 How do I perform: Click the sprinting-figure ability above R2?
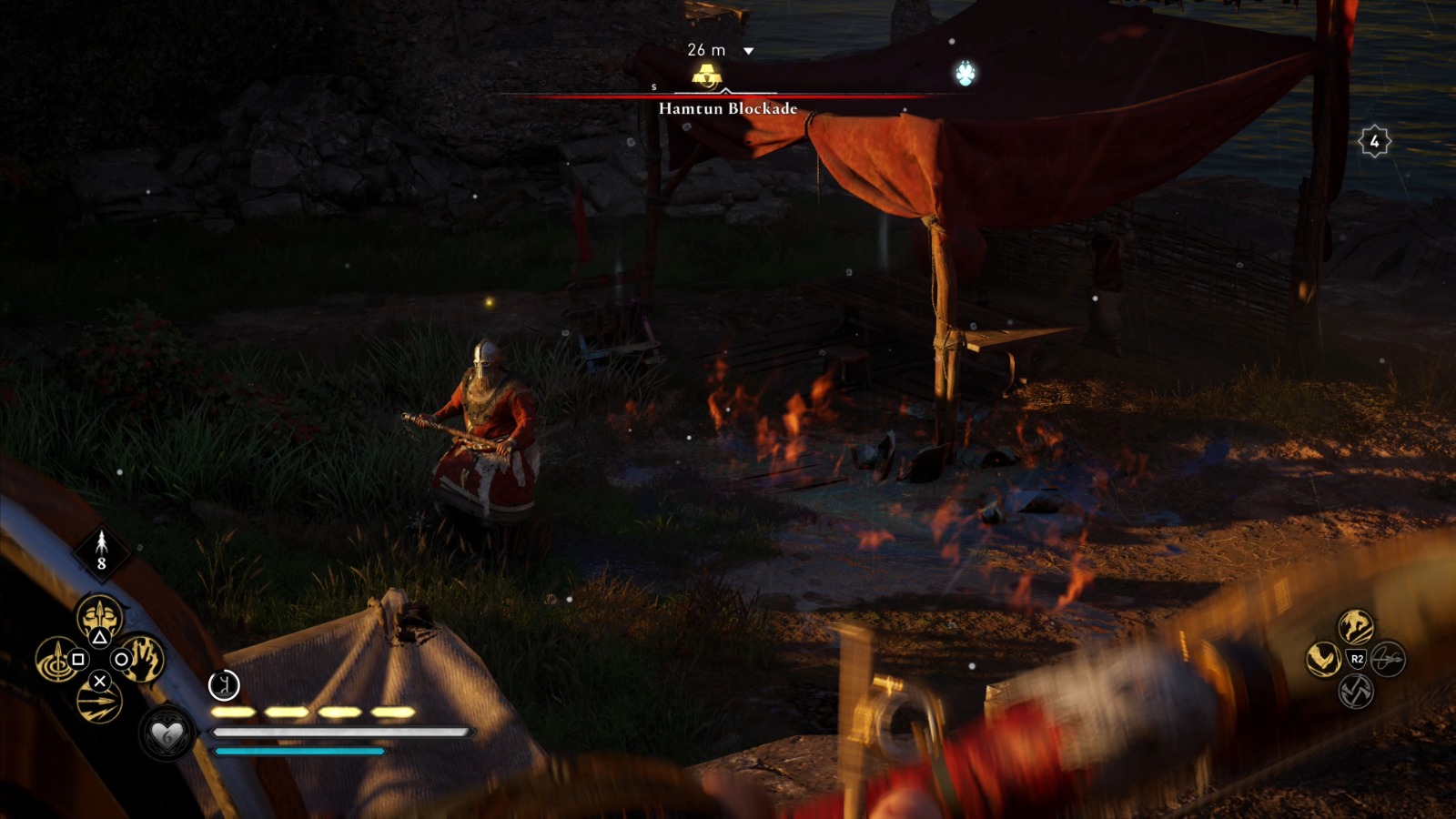pos(1354,628)
